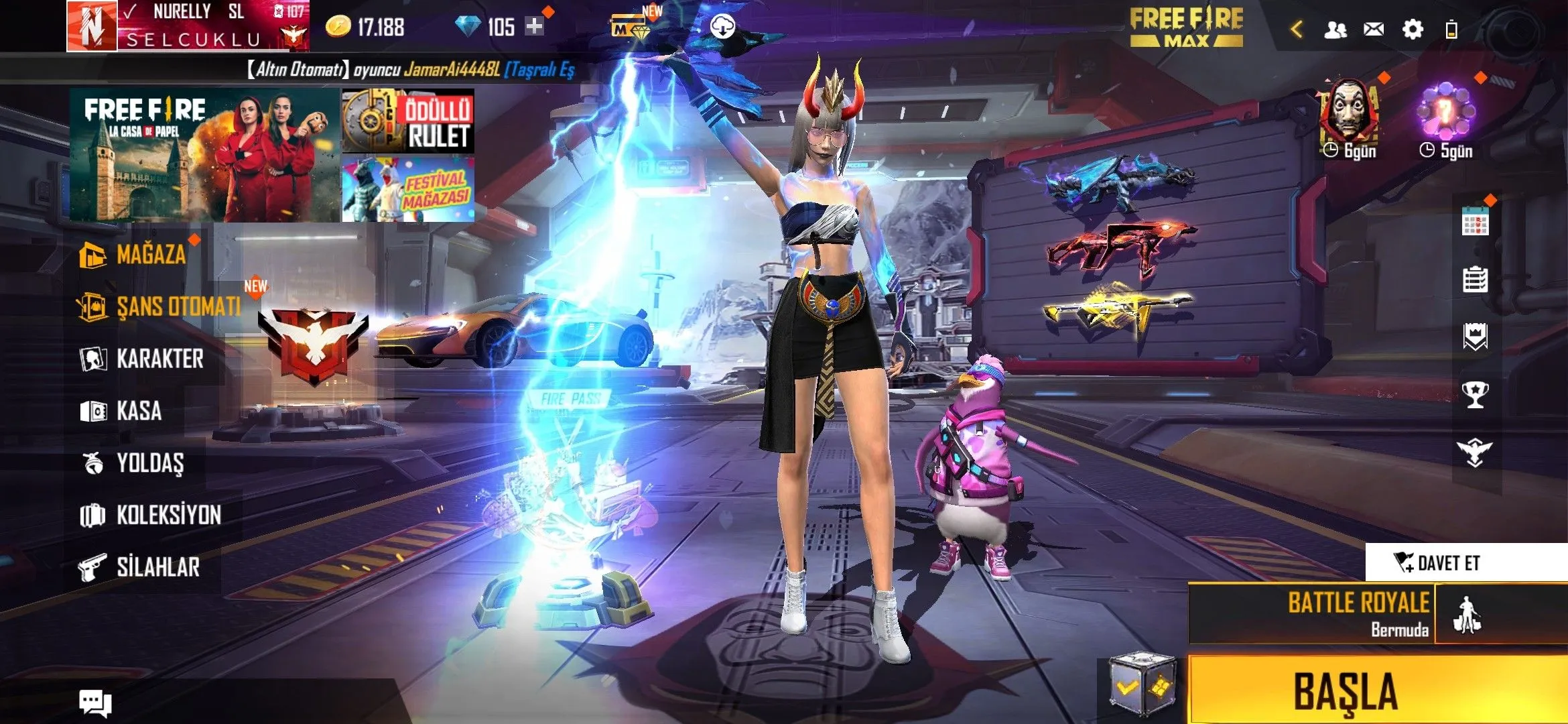
Task: Add diamonds with the plus button
Action: click(x=534, y=27)
